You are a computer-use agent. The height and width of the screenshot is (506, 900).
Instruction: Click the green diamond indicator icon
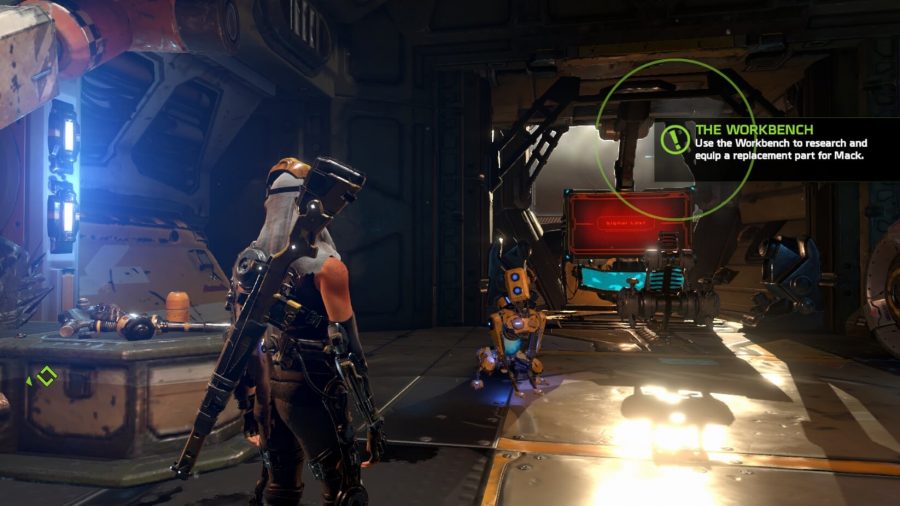45,377
